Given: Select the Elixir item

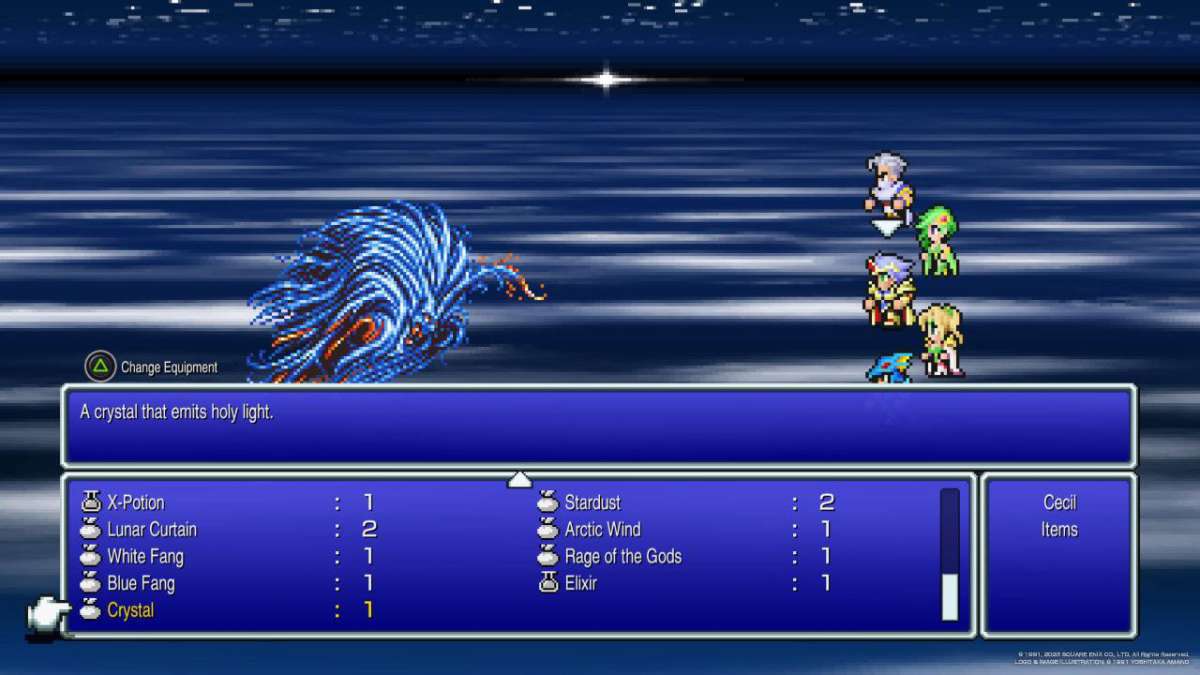Looking at the screenshot, I should (580, 584).
